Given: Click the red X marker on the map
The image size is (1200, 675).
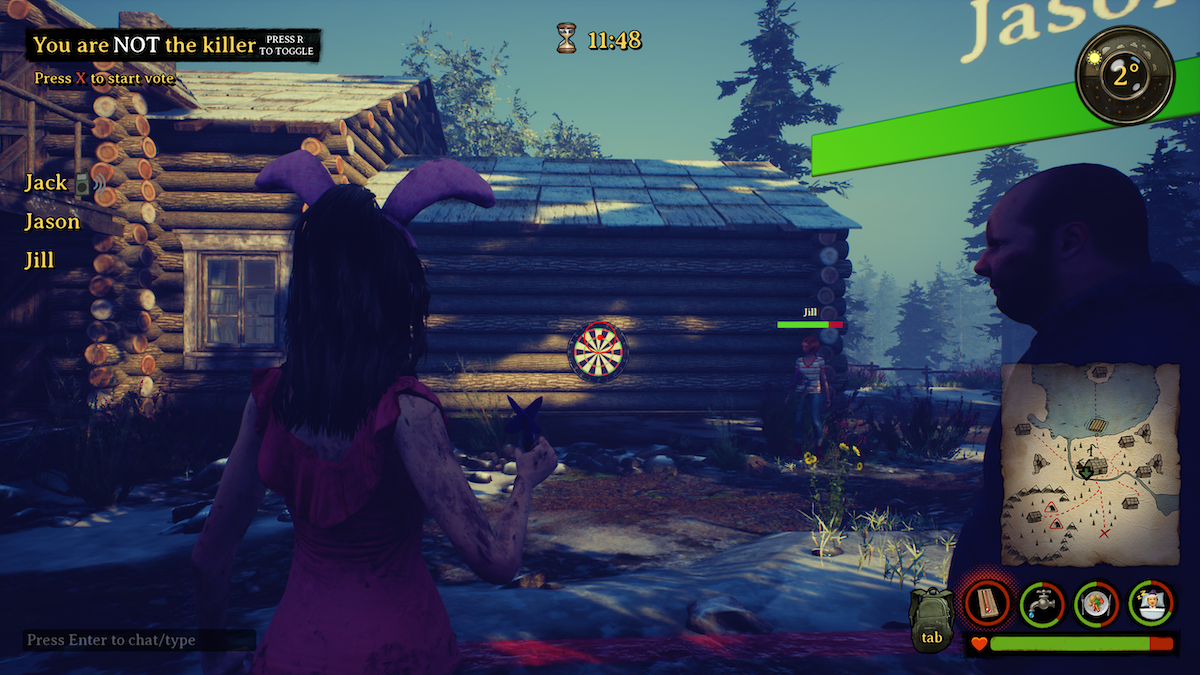Looking at the screenshot, I should pyautogui.click(x=1105, y=533).
